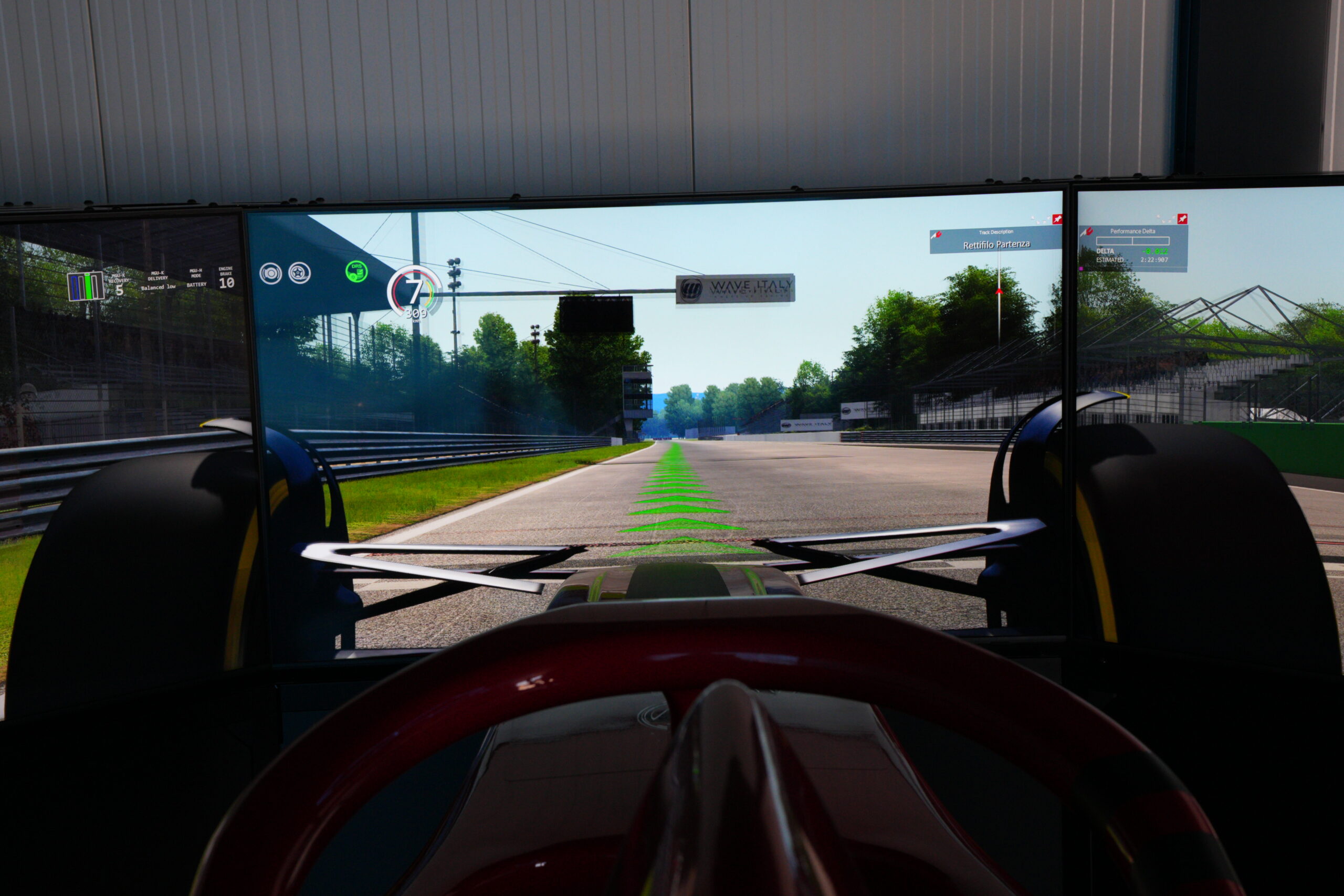Click the green DRS indicator icon
Image resolution: width=1344 pixels, height=896 pixels.
click(x=356, y=271)
